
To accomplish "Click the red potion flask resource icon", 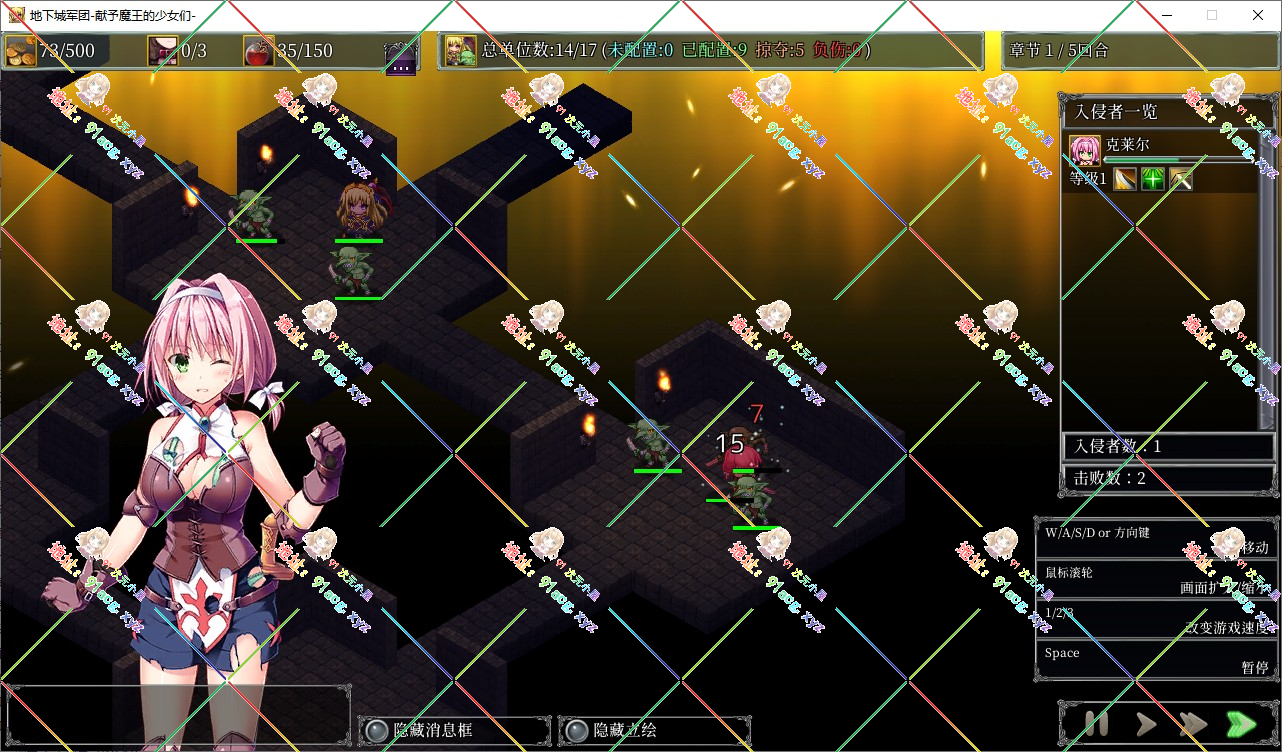I will [258, 51].
